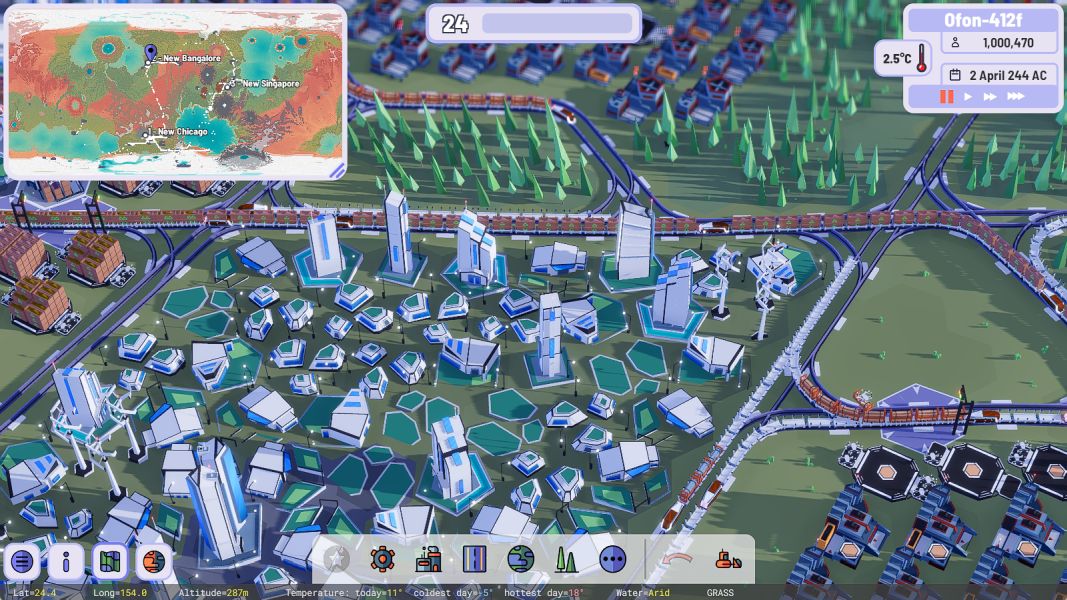Set simulation to double fast-forward speed
This screenshot has width=1067, height=600.
point(990,97)
